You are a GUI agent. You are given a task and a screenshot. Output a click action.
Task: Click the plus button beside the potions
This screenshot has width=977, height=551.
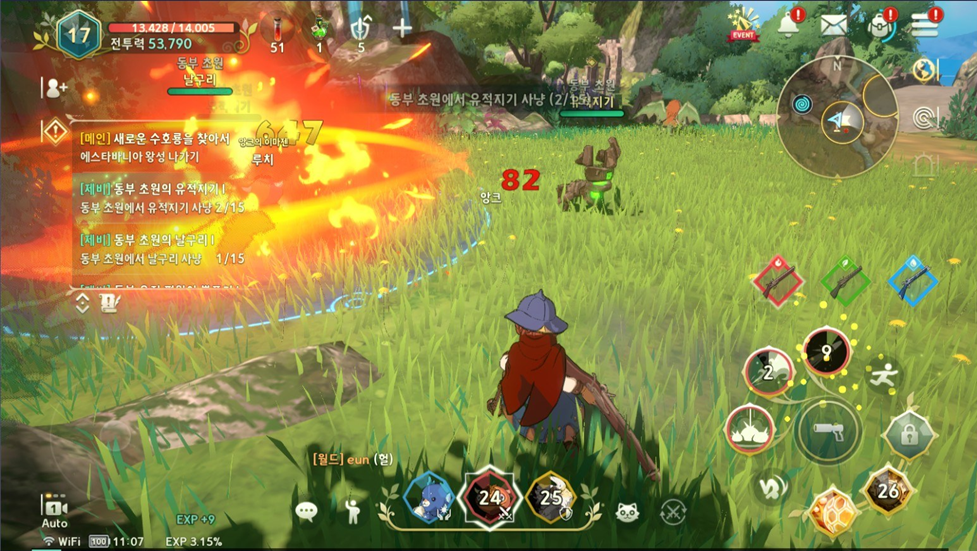click(402, 28)
